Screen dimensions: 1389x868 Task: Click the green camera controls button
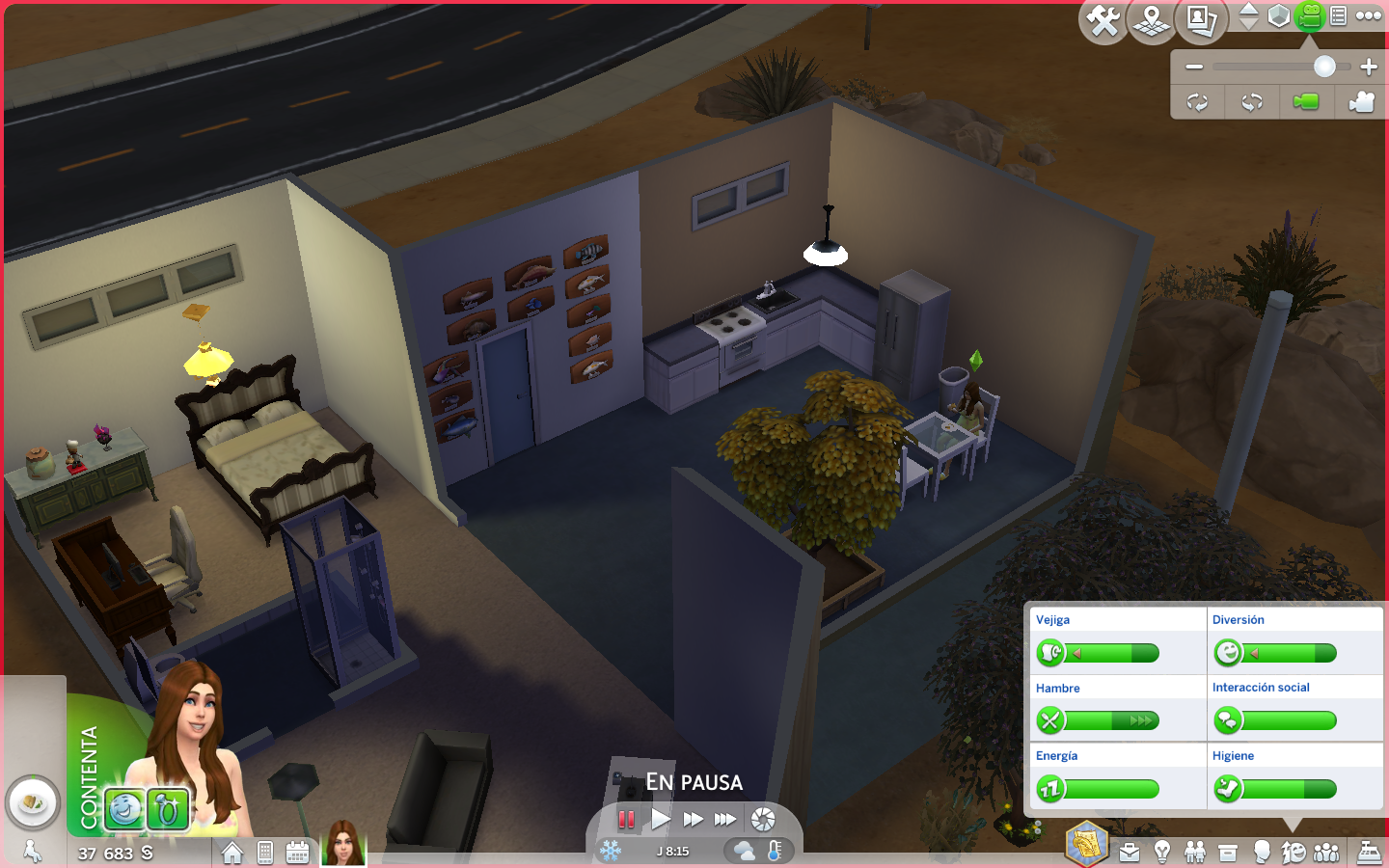1309,15
